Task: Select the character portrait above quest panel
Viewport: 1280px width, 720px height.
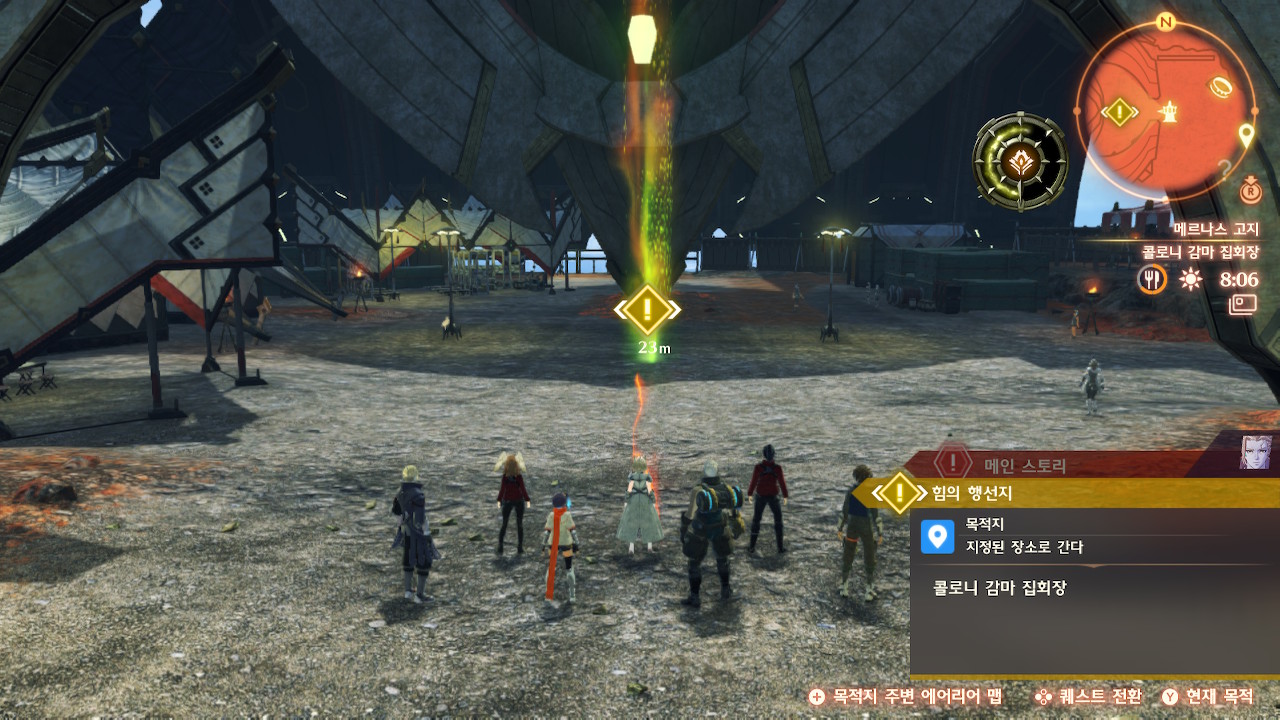Action: (x=1256, y=452)
